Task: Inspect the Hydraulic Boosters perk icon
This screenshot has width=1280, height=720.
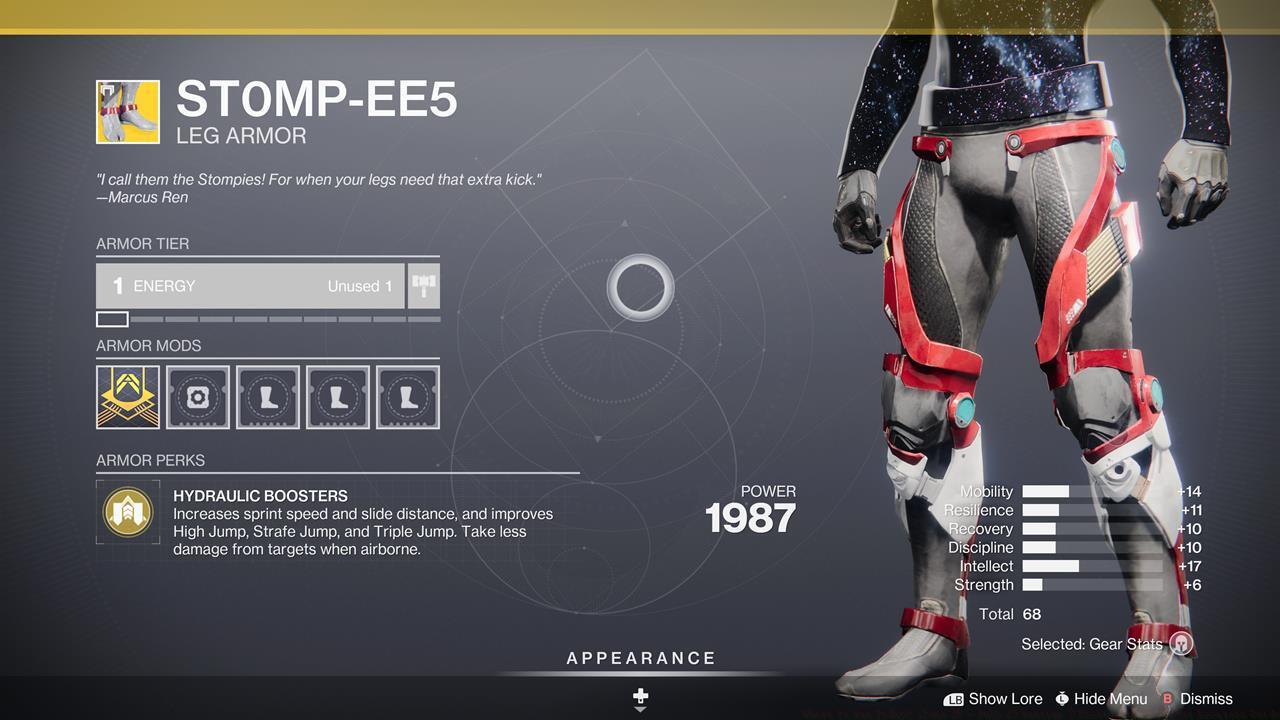Action: click(128, 512)
